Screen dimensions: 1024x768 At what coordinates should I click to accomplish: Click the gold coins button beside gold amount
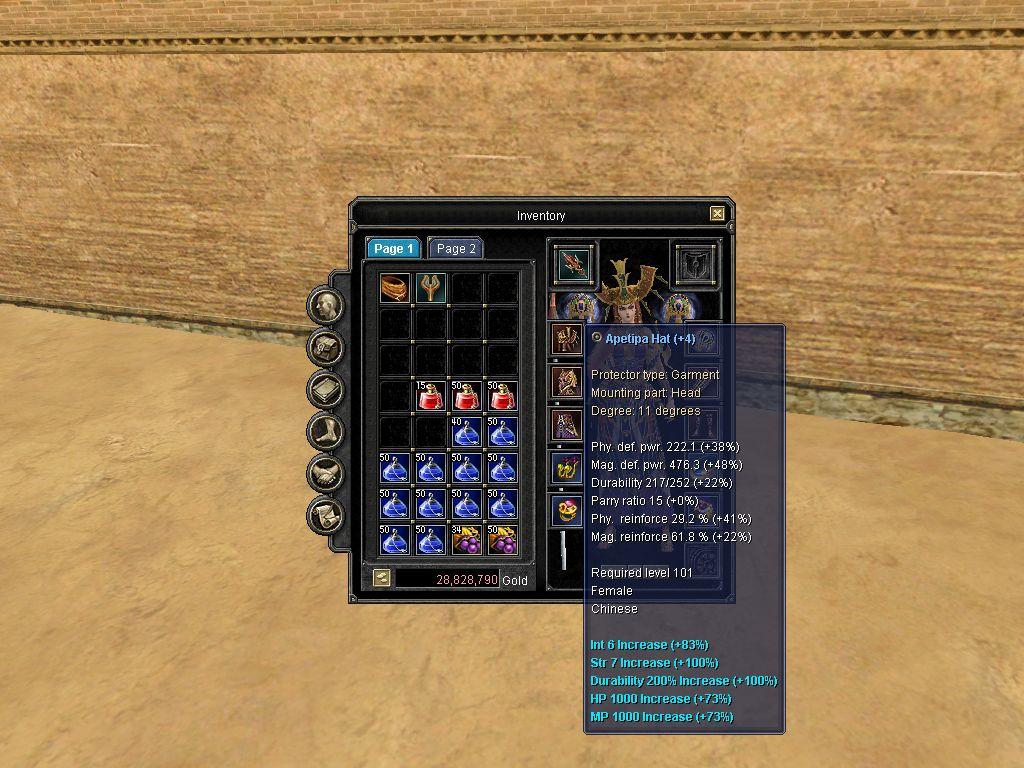click(381, 578)
